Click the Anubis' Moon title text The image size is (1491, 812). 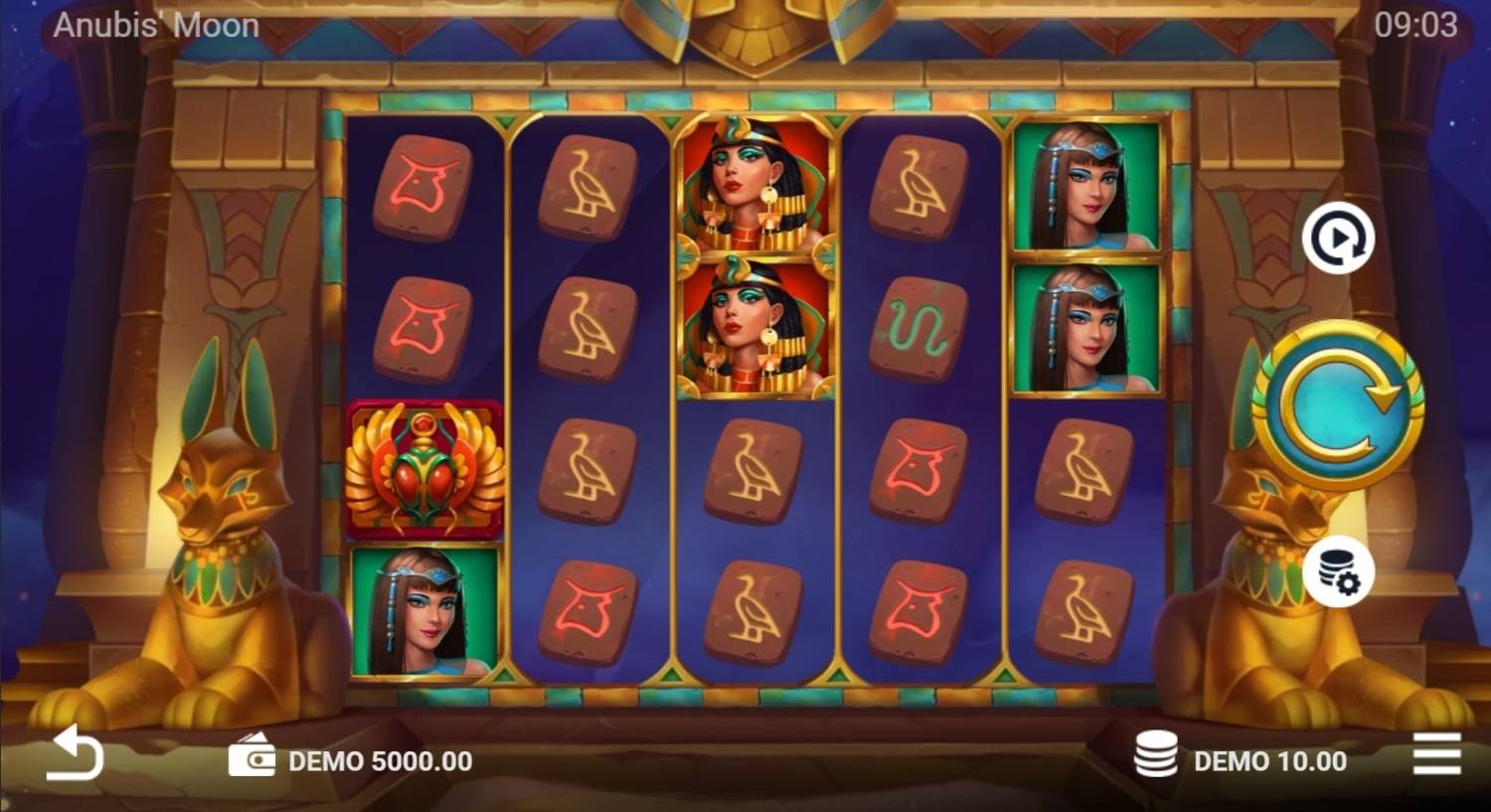156,25
